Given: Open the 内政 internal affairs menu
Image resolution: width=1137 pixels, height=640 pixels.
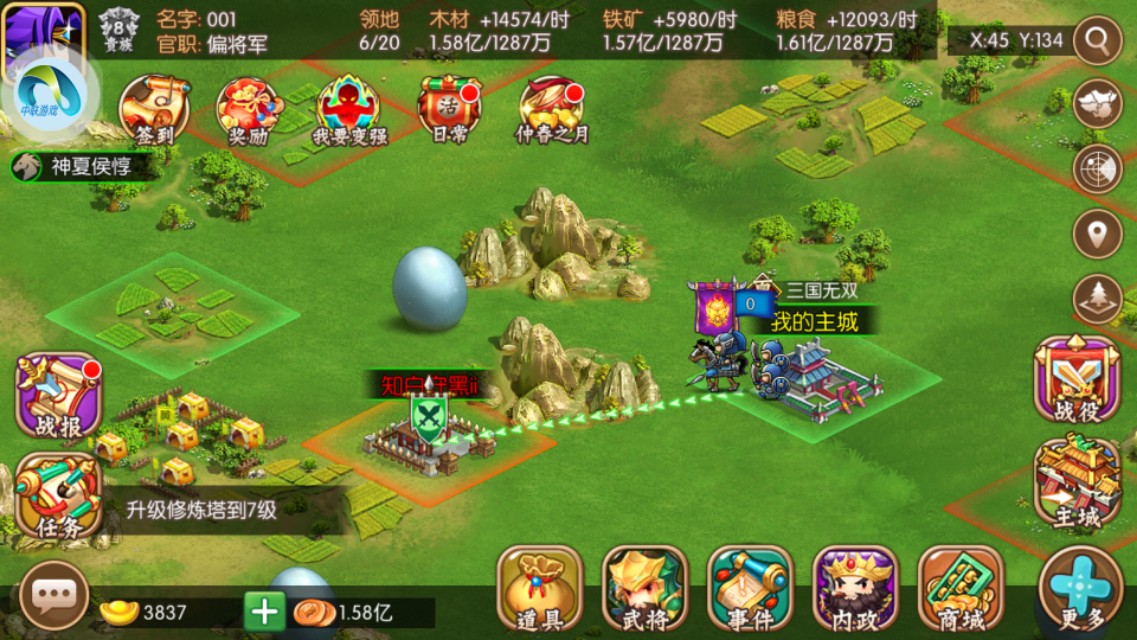Looking at the screenshot, I should (x=855, y=589).
